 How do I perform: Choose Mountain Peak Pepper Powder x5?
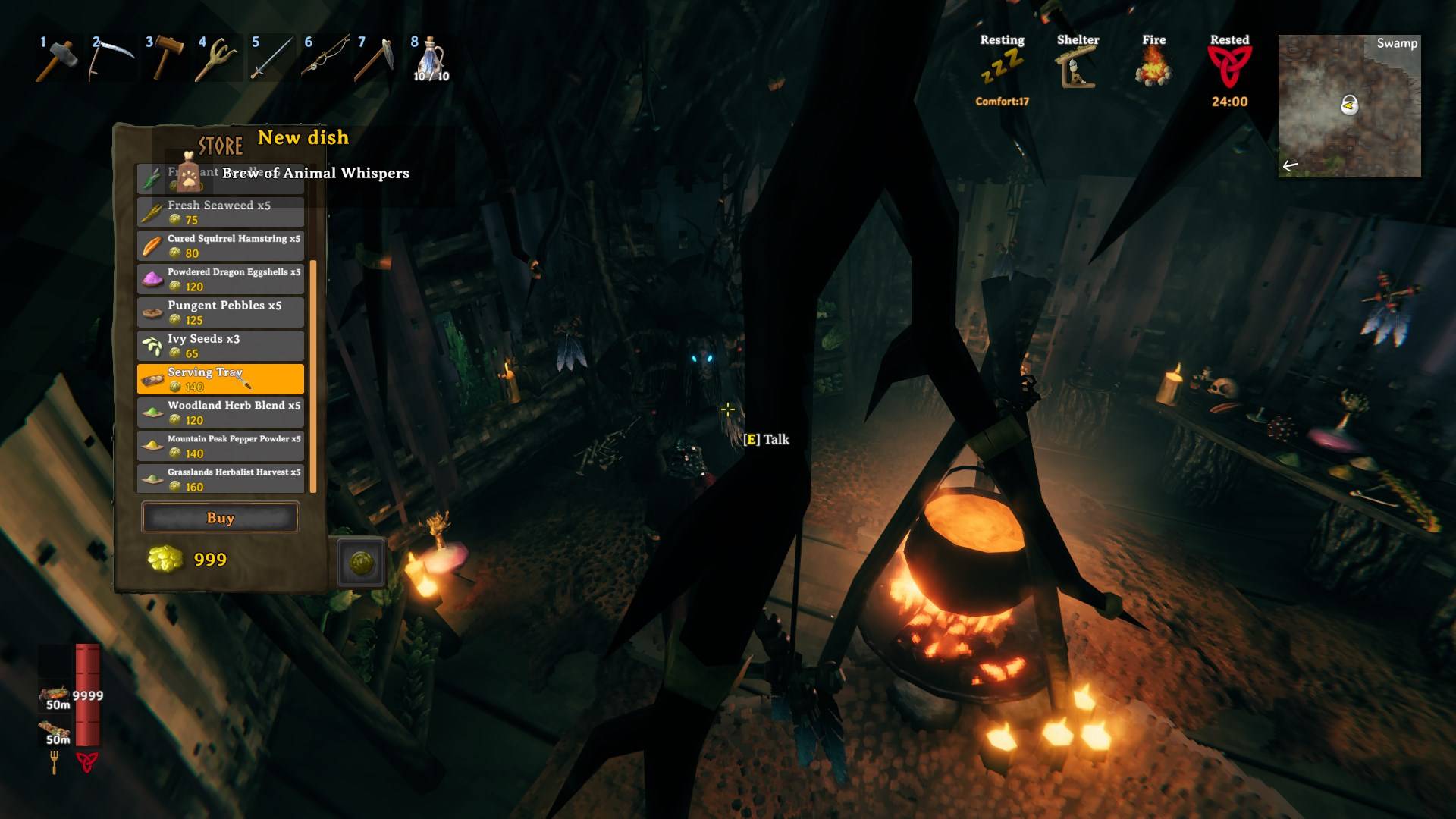(x=220, y=445)
